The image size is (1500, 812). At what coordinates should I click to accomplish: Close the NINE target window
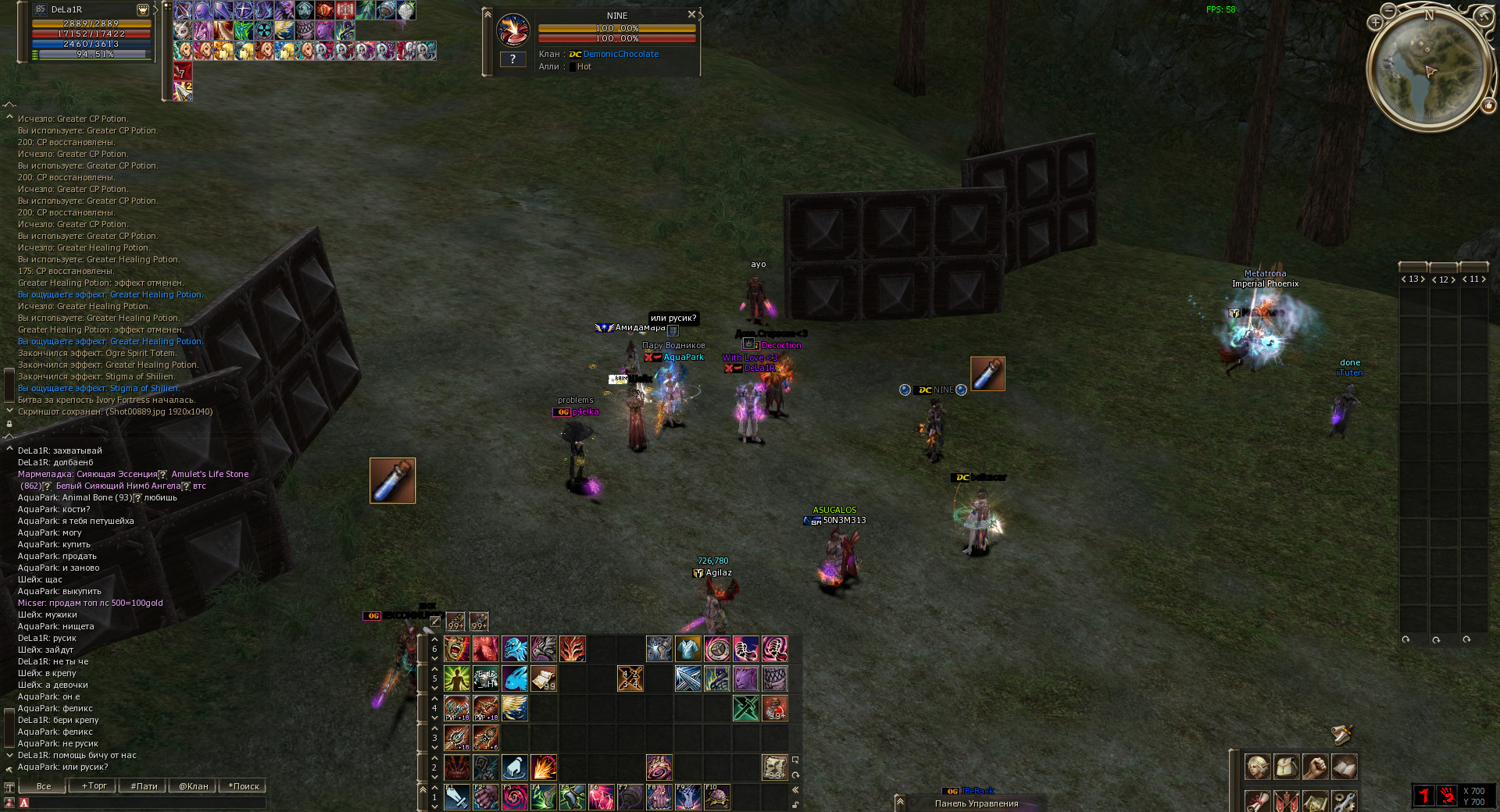tap(691, 15)
